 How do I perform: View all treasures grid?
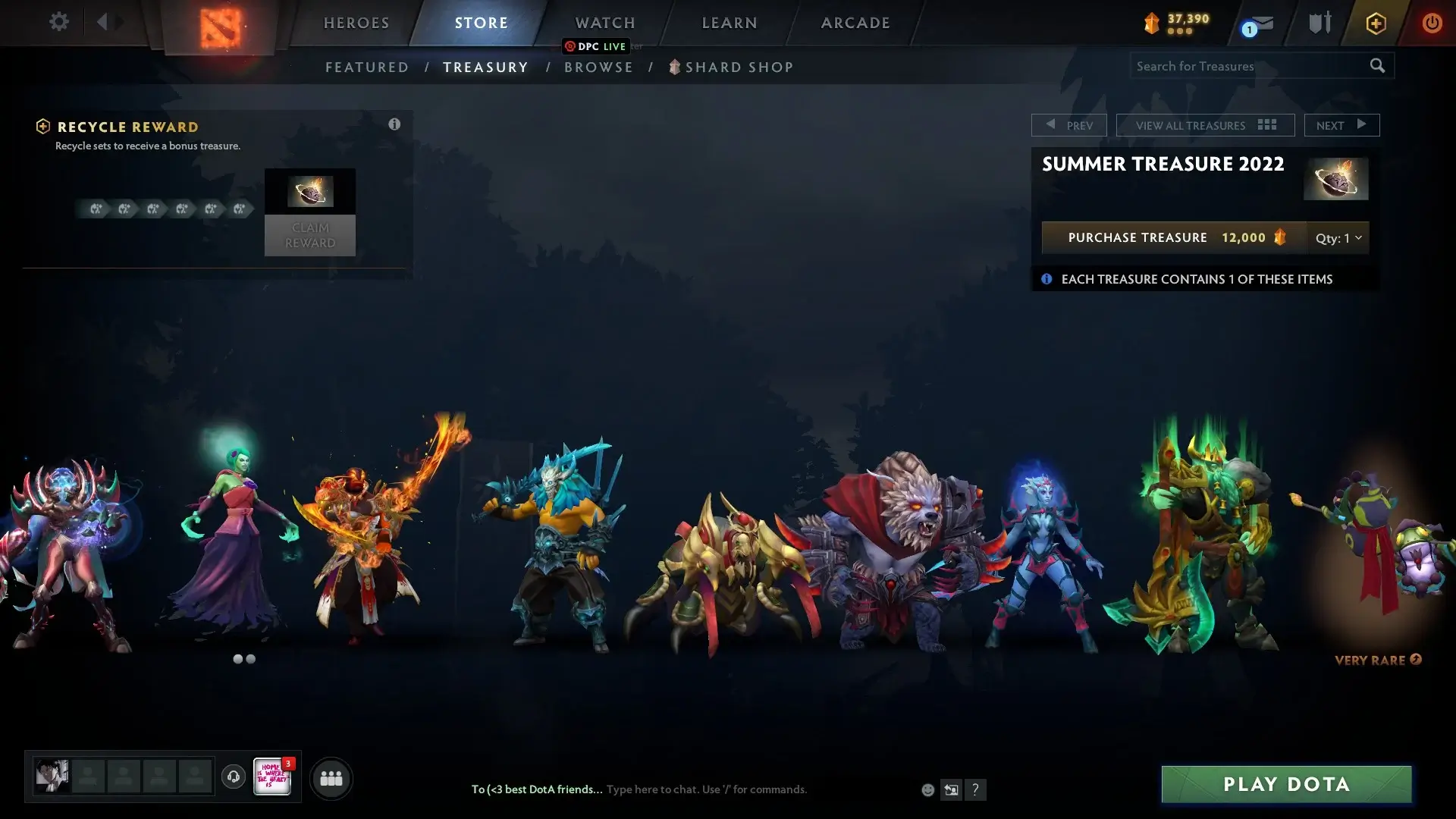tap(1205, 125)
